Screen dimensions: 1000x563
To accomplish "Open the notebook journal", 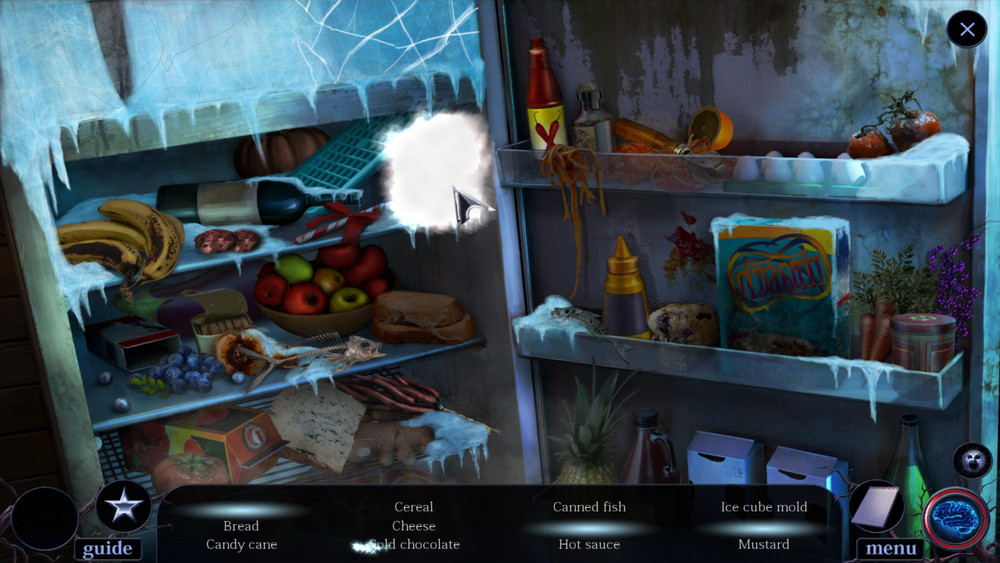I will [877, 507].
